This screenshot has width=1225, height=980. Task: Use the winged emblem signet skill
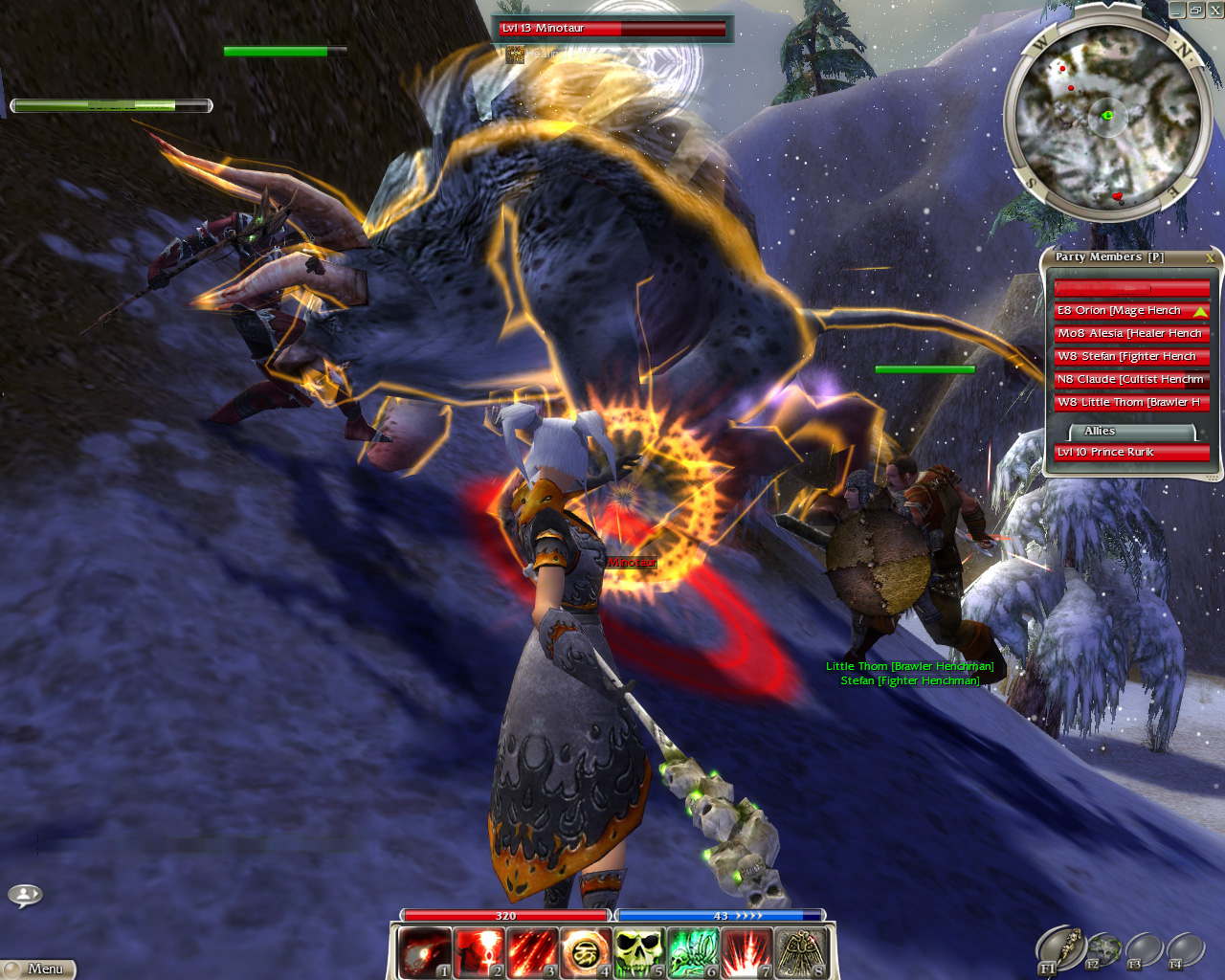pos(799,953)
